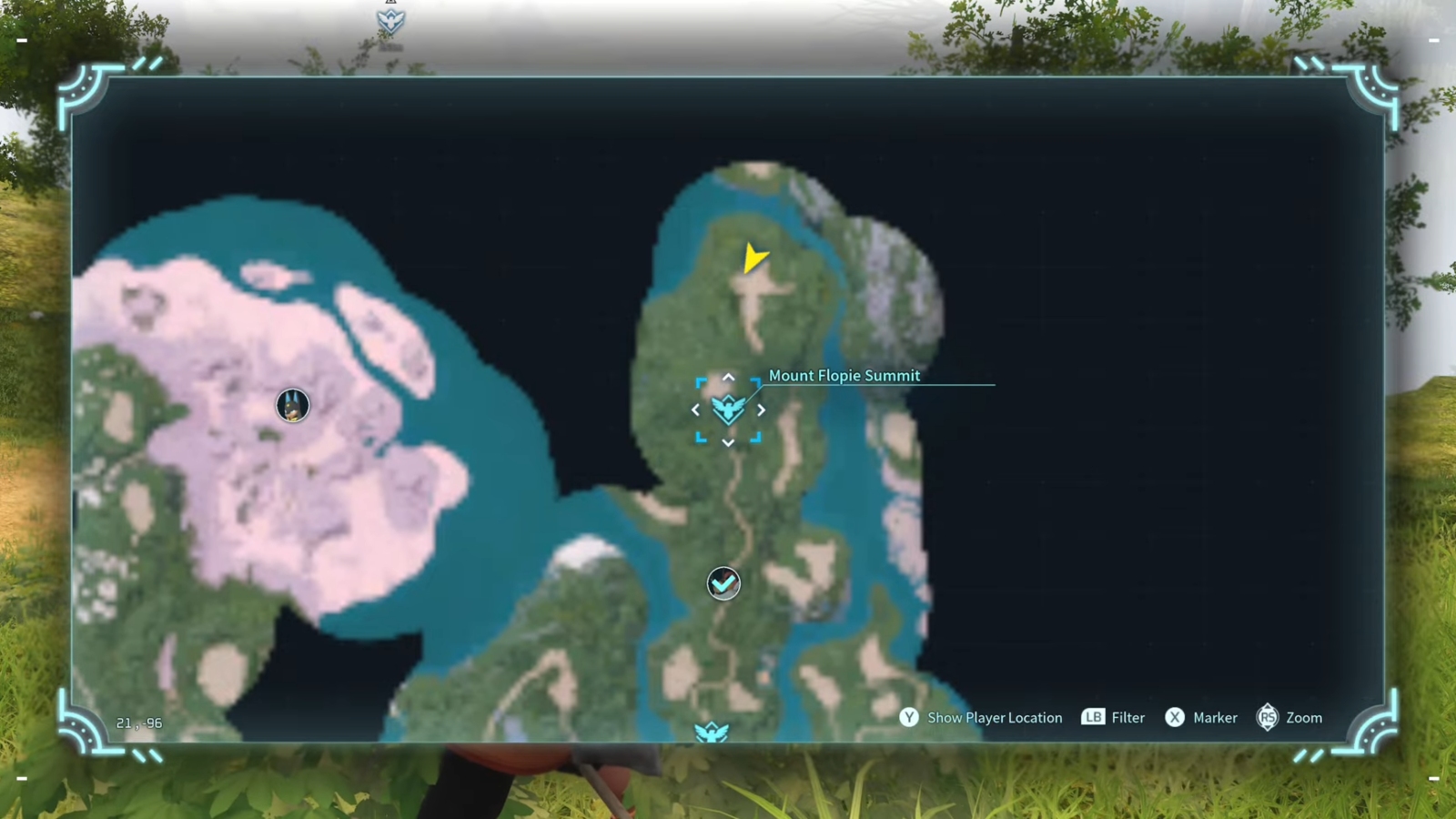Activate the Zoom control

pyautogui.click(x=1304, y=718)
